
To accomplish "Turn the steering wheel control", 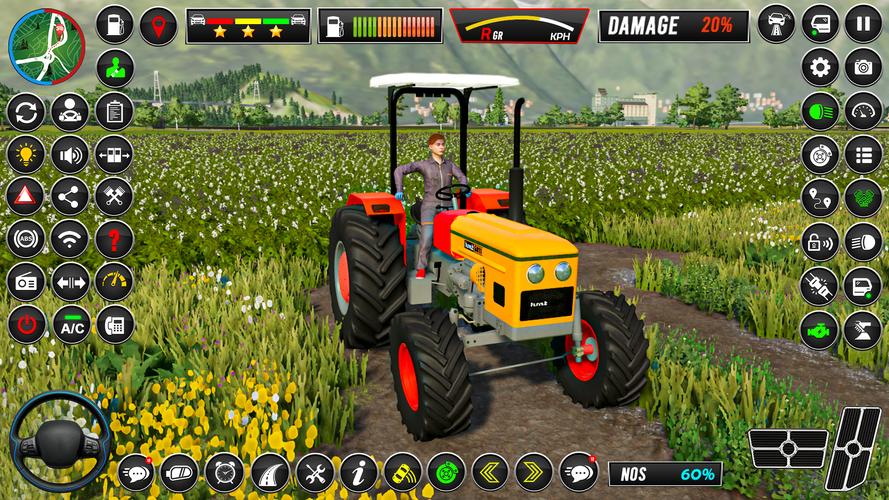I will [x=59, y=441].
